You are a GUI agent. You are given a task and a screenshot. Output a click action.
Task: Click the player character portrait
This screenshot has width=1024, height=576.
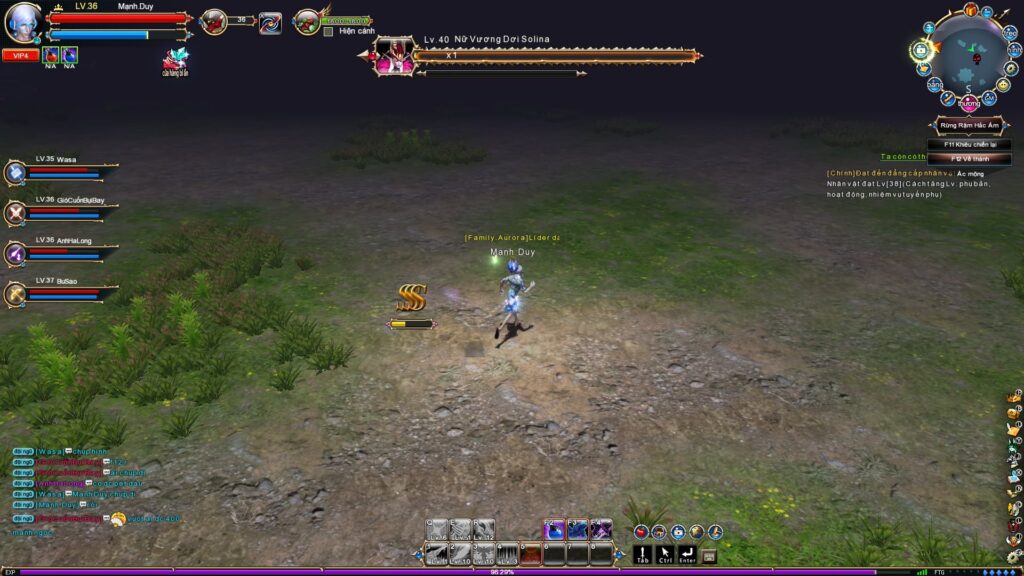22,22
